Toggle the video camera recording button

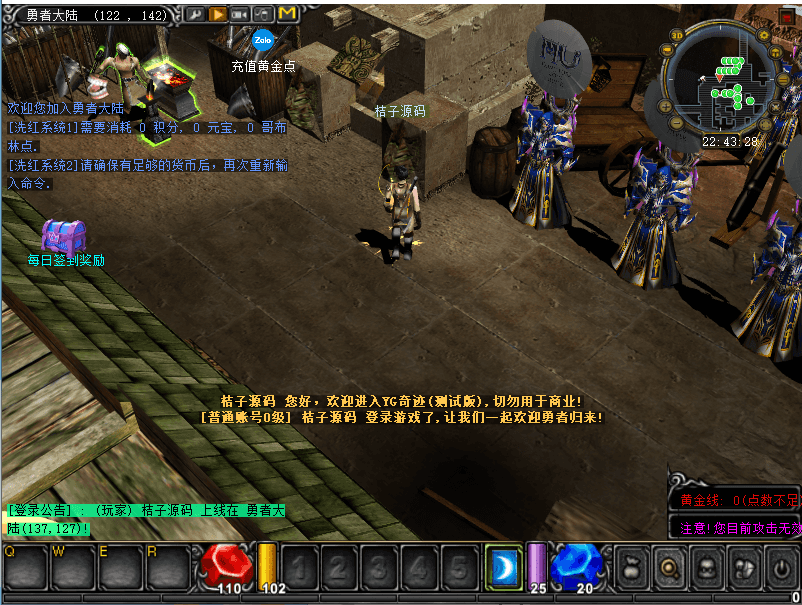pyautogui.click(x=240, y=14)
